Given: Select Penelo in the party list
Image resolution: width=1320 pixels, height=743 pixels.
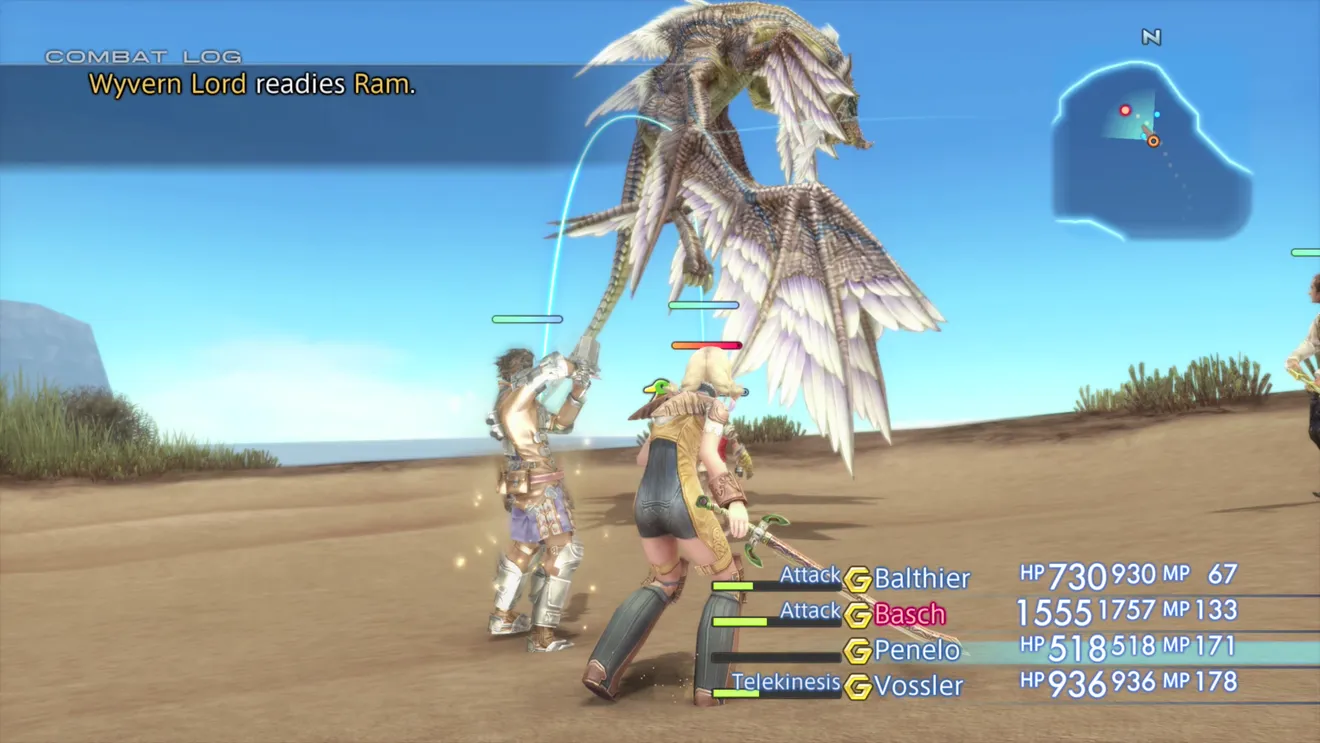Looking at the screenshot, I should 916,650.
